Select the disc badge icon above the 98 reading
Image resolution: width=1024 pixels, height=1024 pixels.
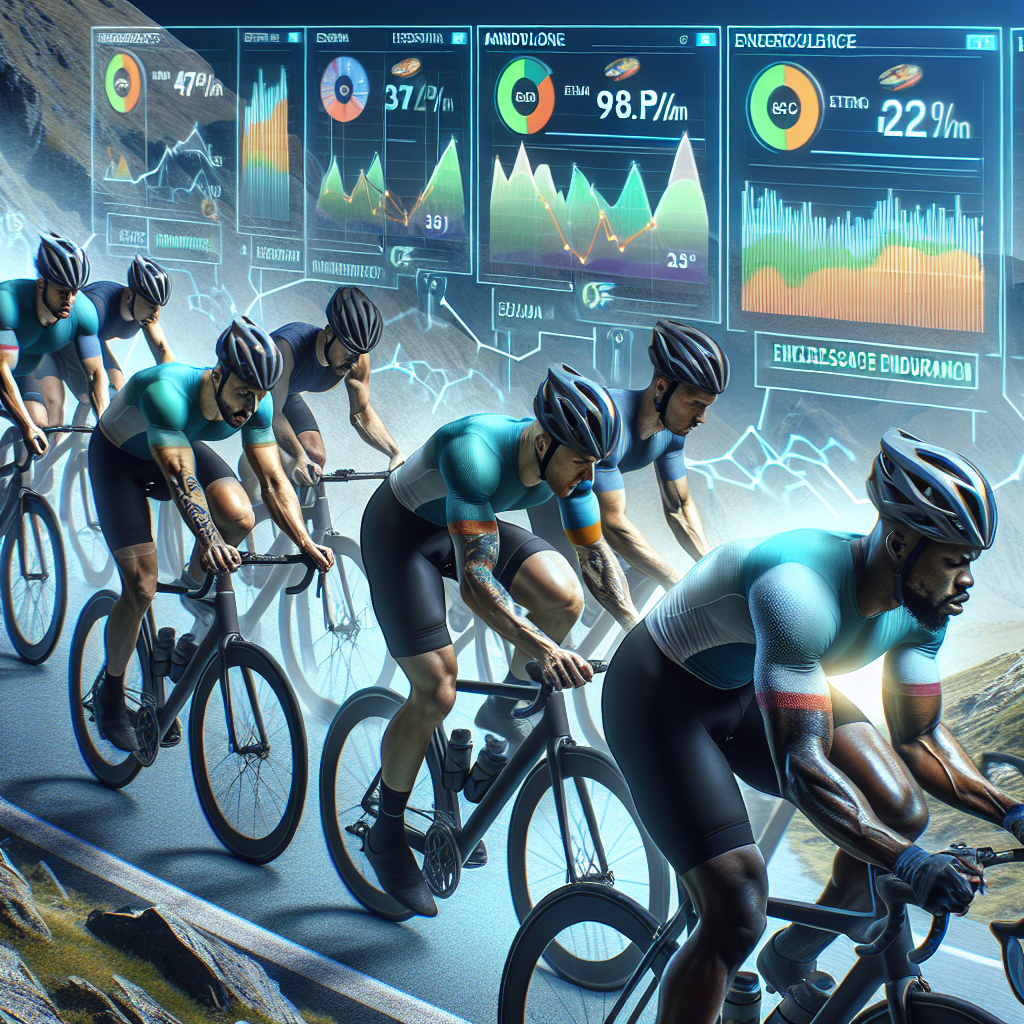621,68
